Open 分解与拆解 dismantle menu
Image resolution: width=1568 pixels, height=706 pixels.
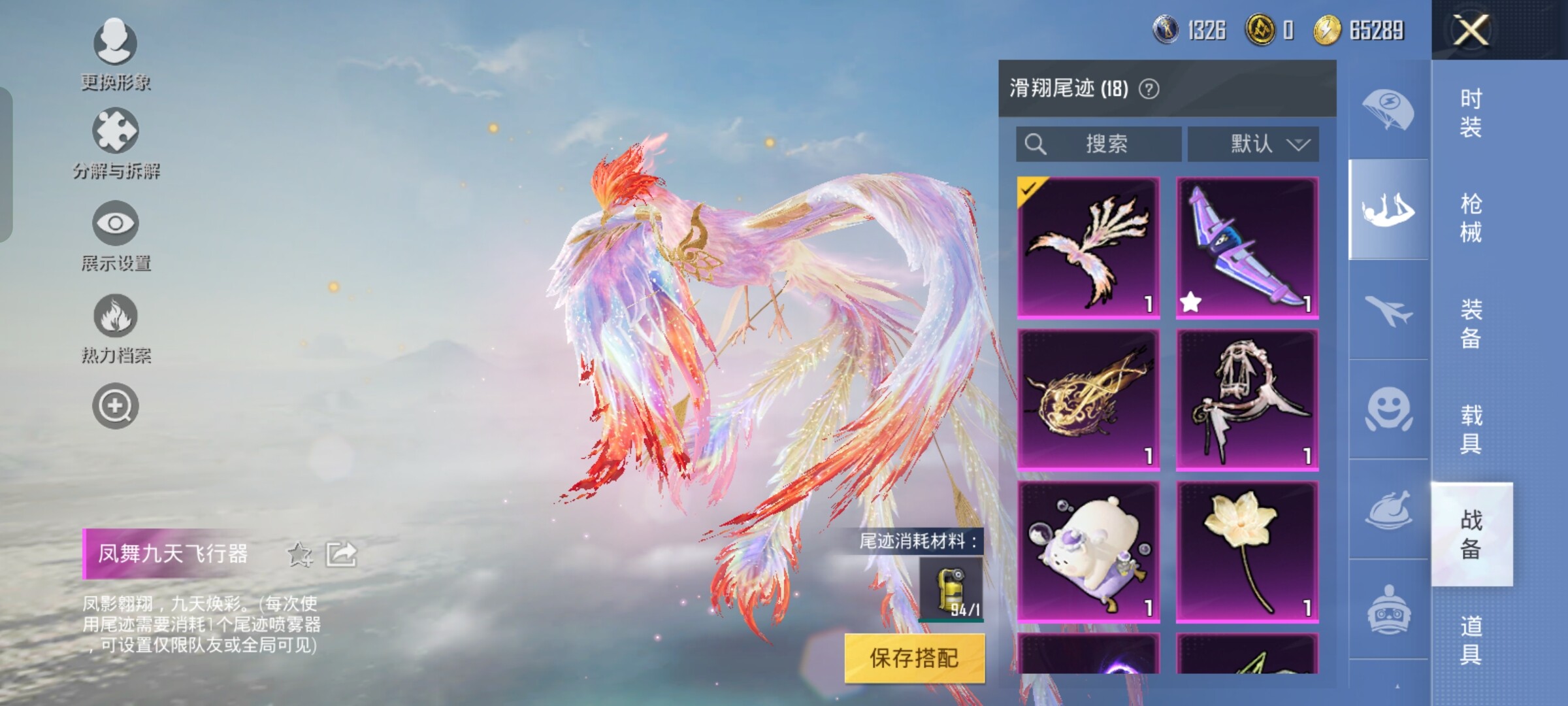[x=116, y=144]
